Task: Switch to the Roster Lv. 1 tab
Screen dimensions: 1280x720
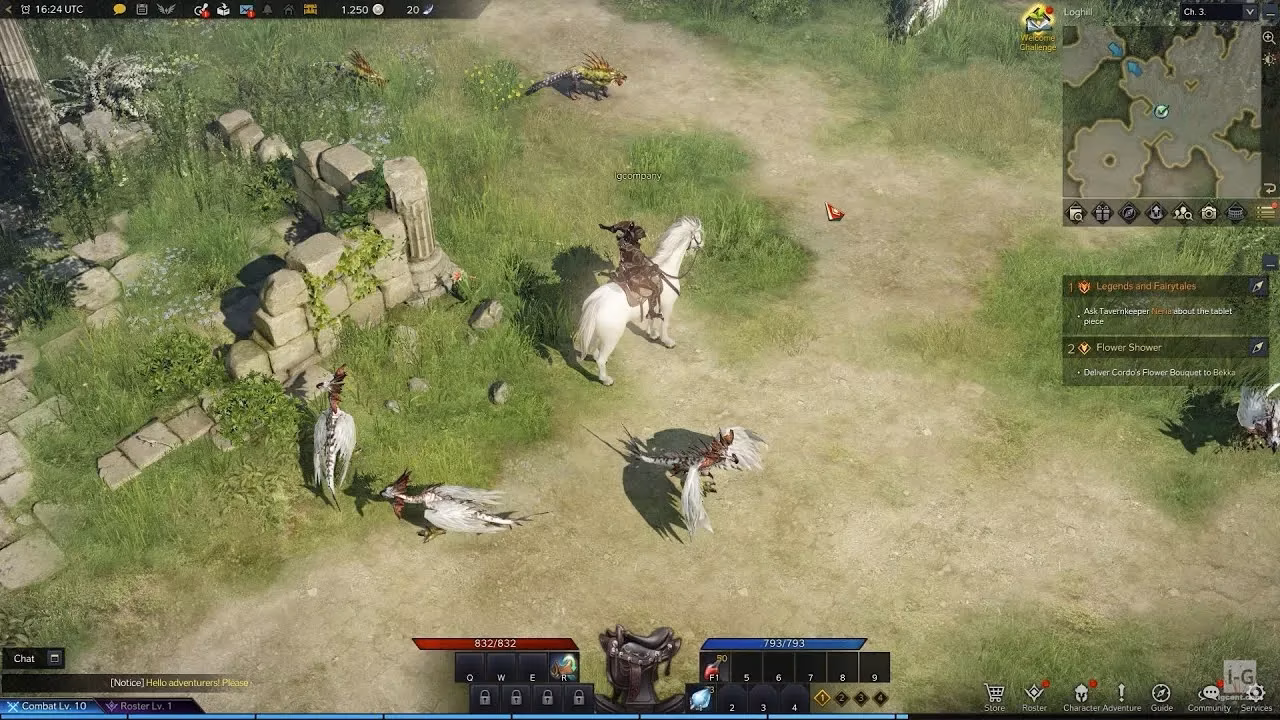Action: click(x=140, y=706)
